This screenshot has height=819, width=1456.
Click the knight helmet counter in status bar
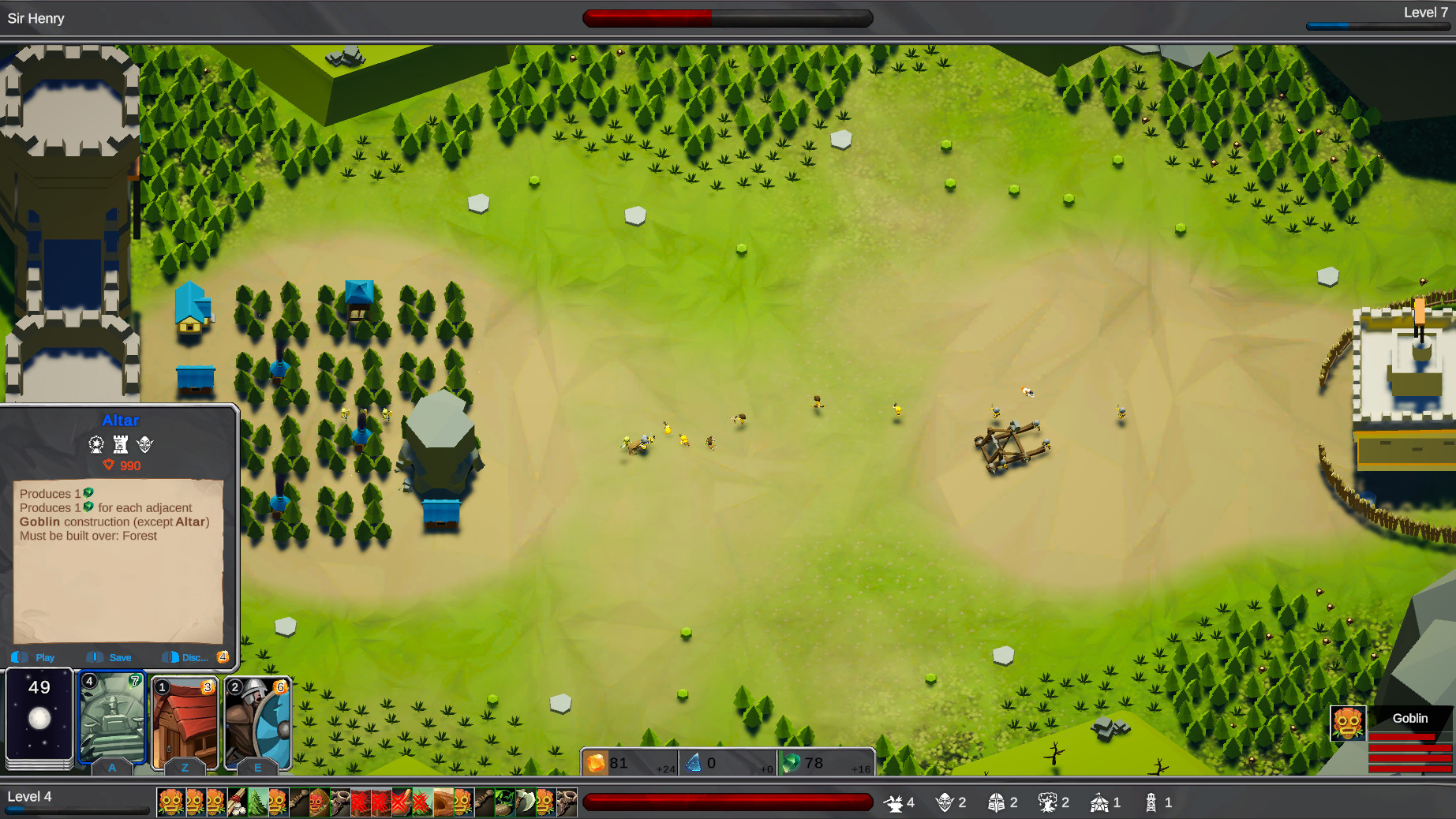995,802
